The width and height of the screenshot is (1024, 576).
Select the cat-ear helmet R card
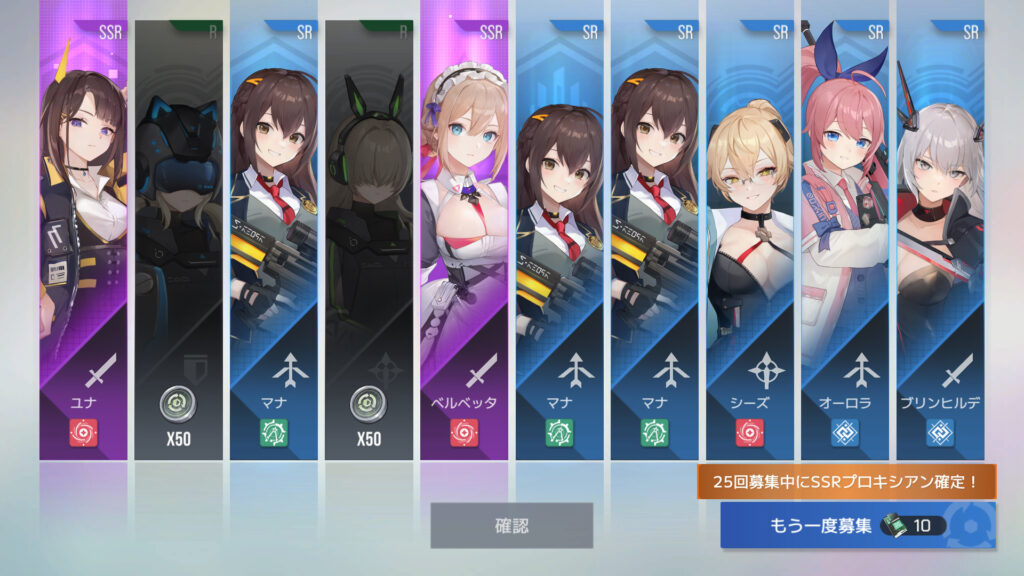(178, 240)
